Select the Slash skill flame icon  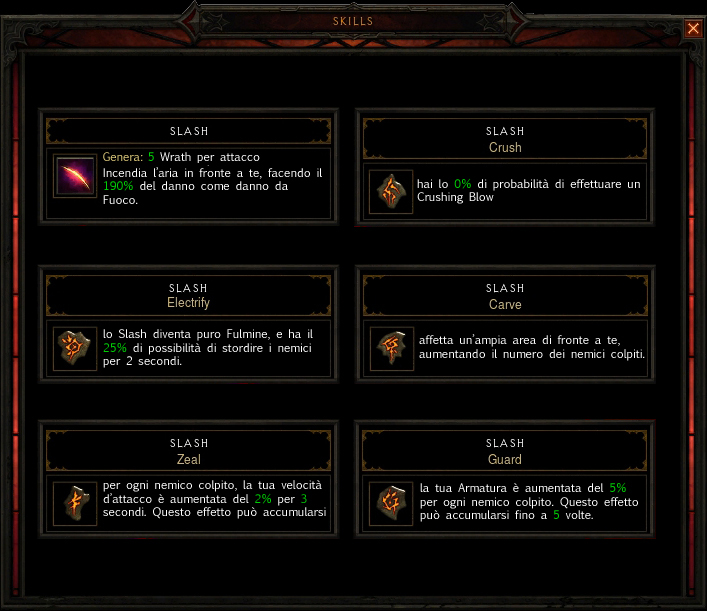(75, 179)
